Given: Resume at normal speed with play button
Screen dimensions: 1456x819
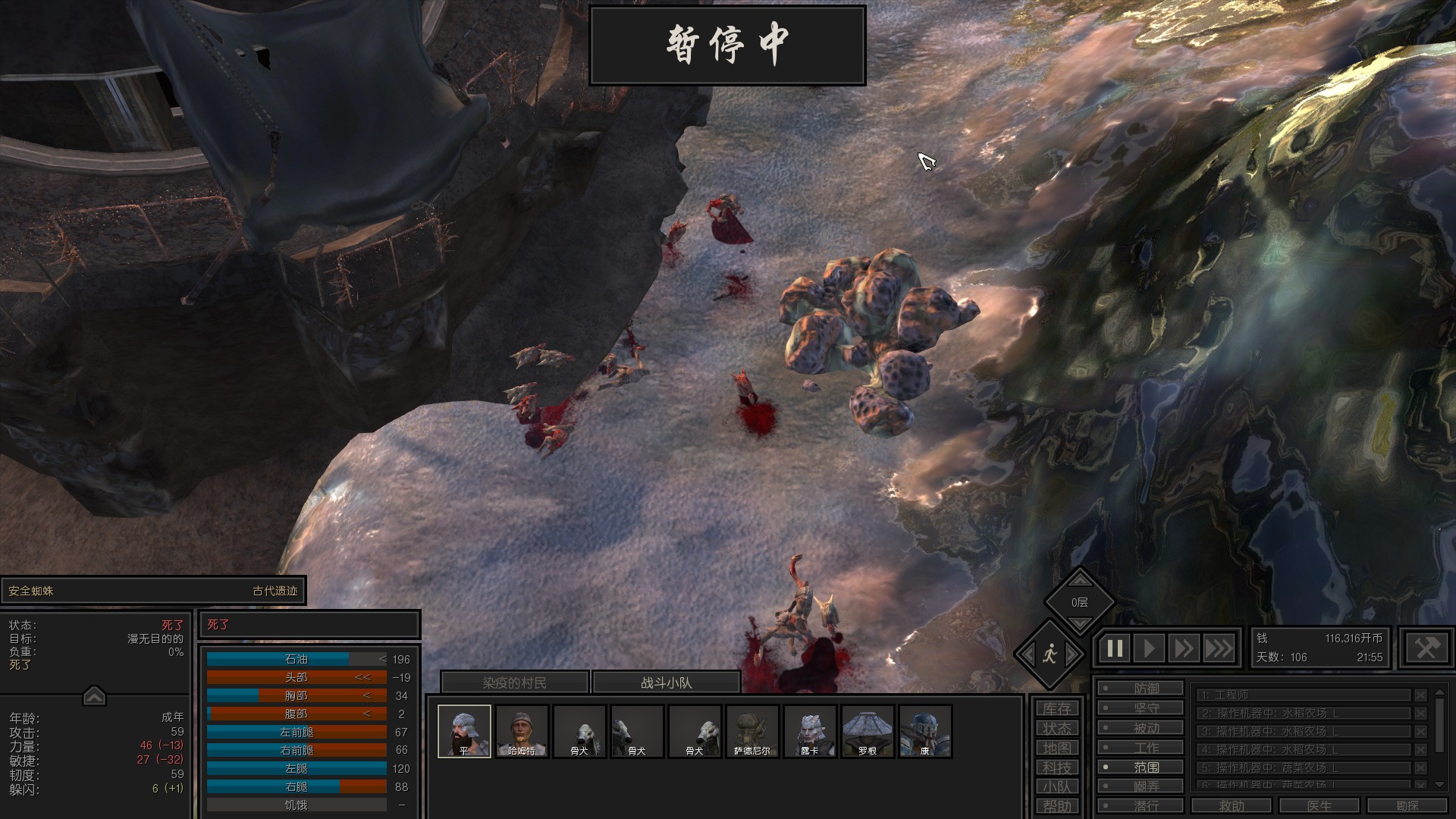Looking at the screenshot, I should coord(1150,648).
